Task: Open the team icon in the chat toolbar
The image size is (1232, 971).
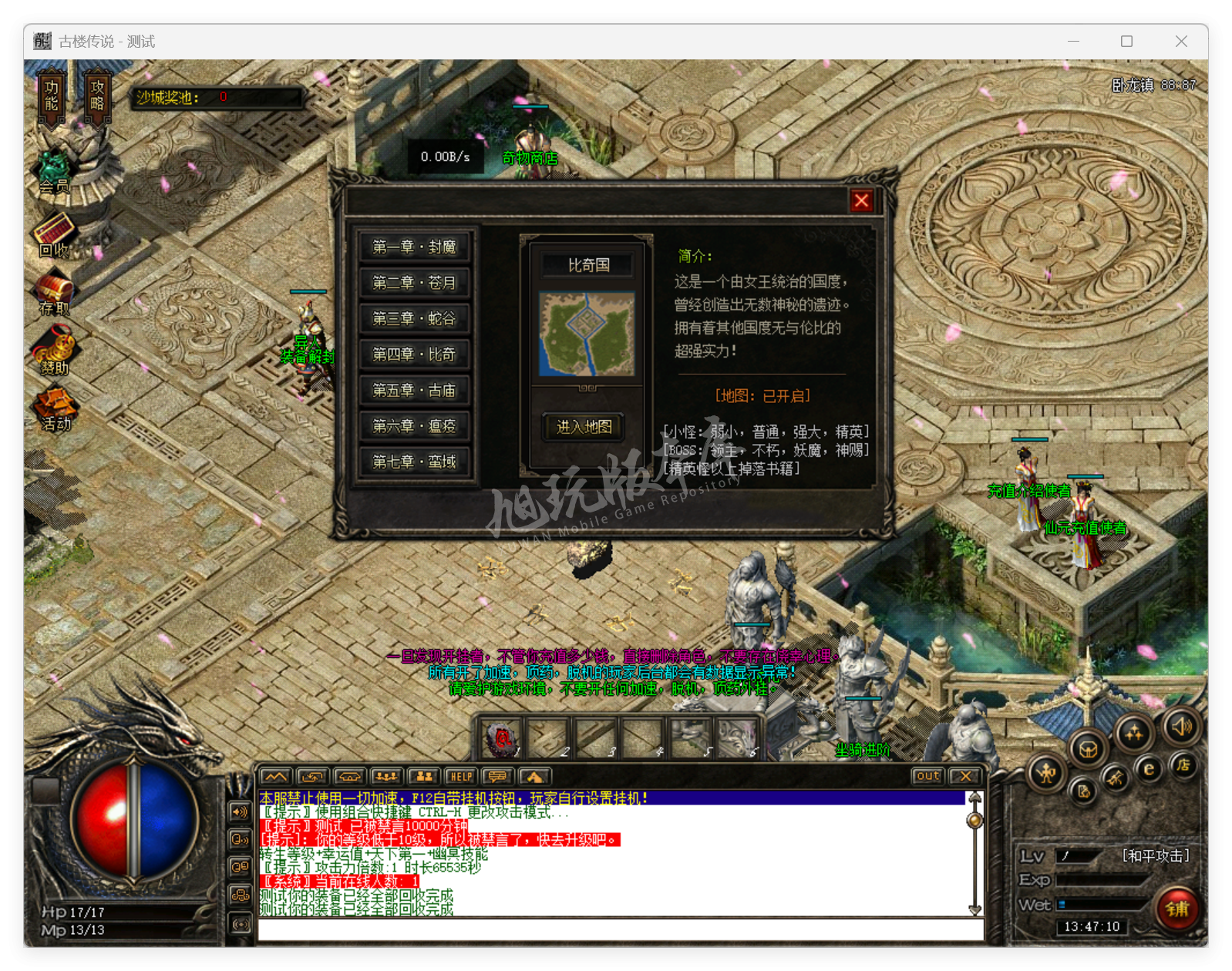Action: [423, 777]
